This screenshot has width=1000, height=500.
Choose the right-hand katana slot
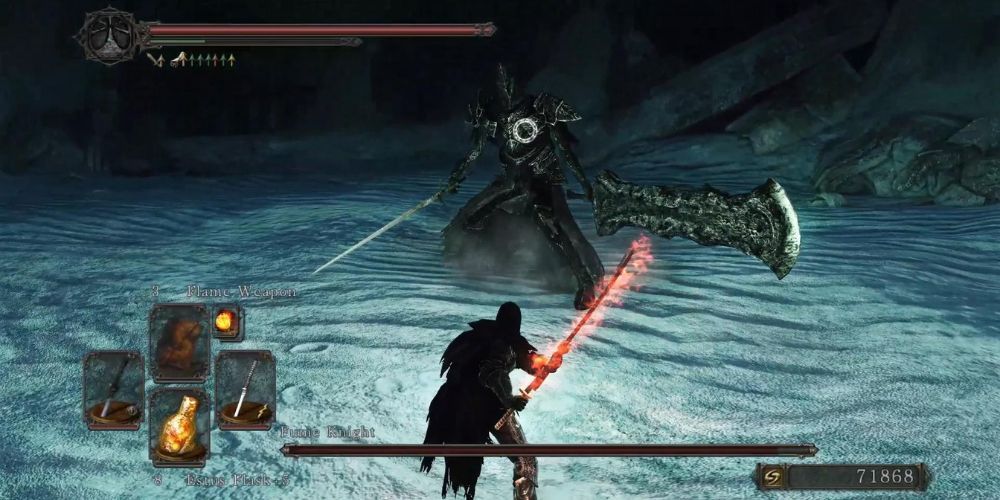[x=245, y=389]
